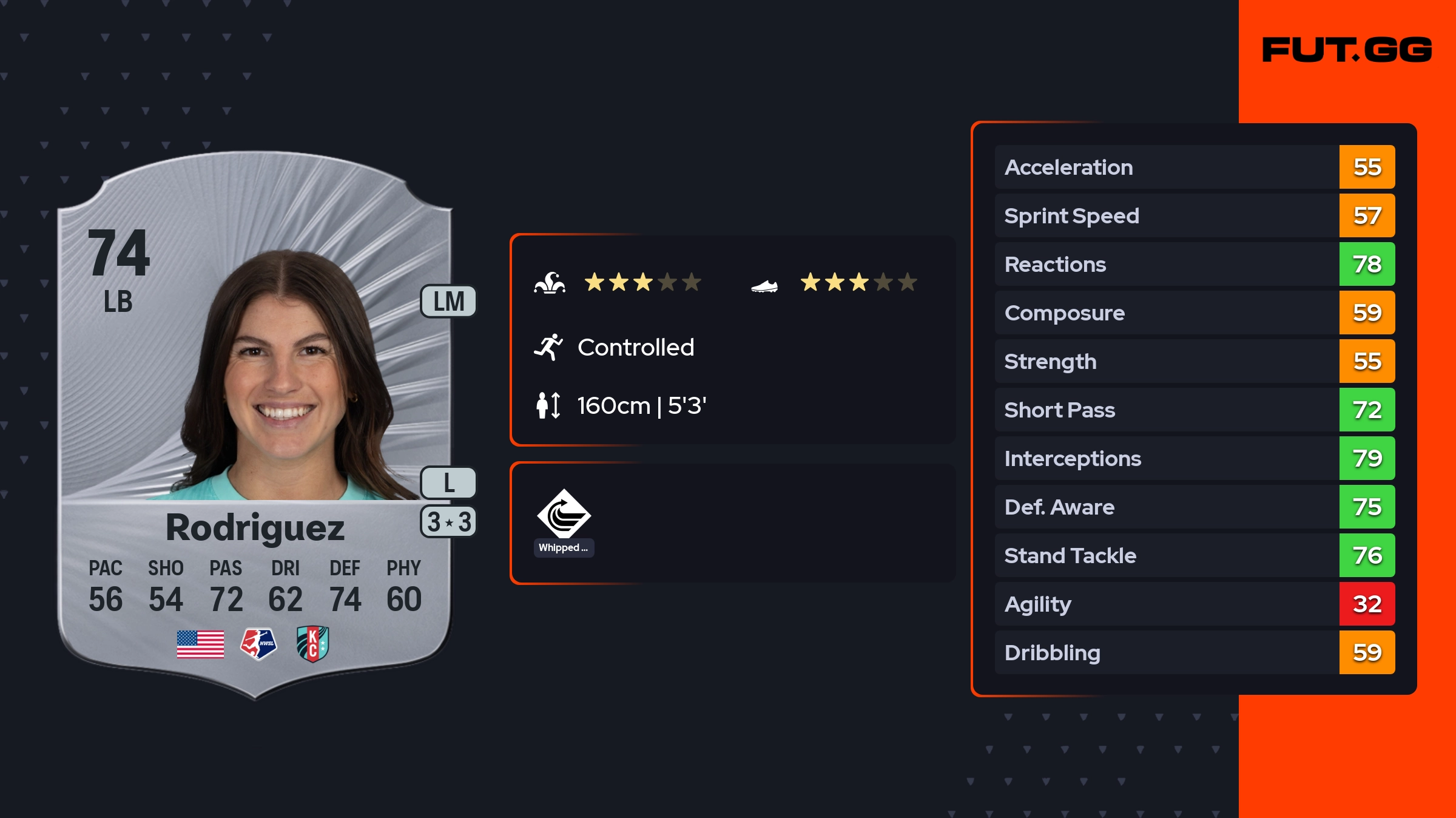Click the Controlled acceleration type entry

635,348
